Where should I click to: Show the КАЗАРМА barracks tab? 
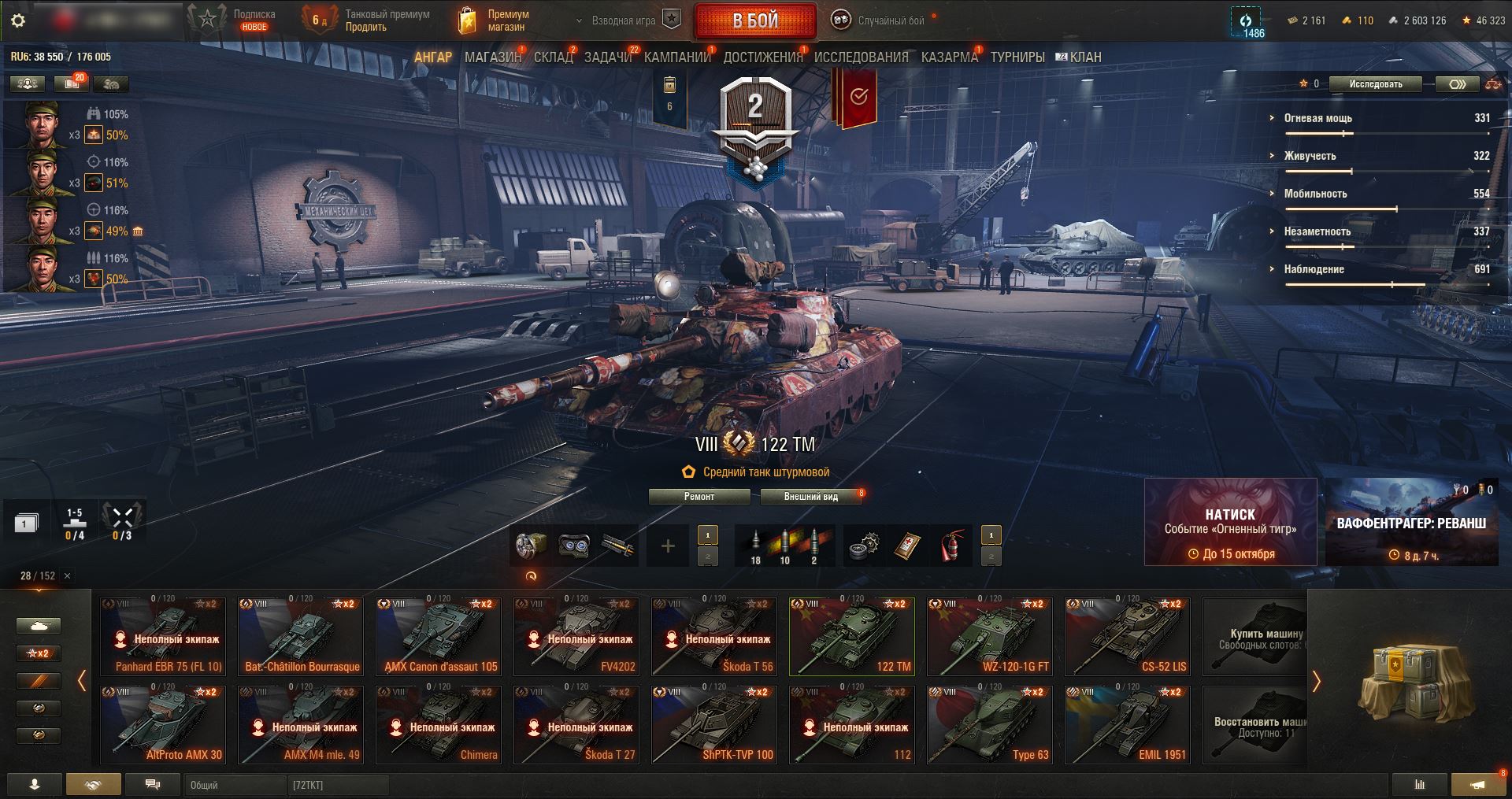[949, 57]
